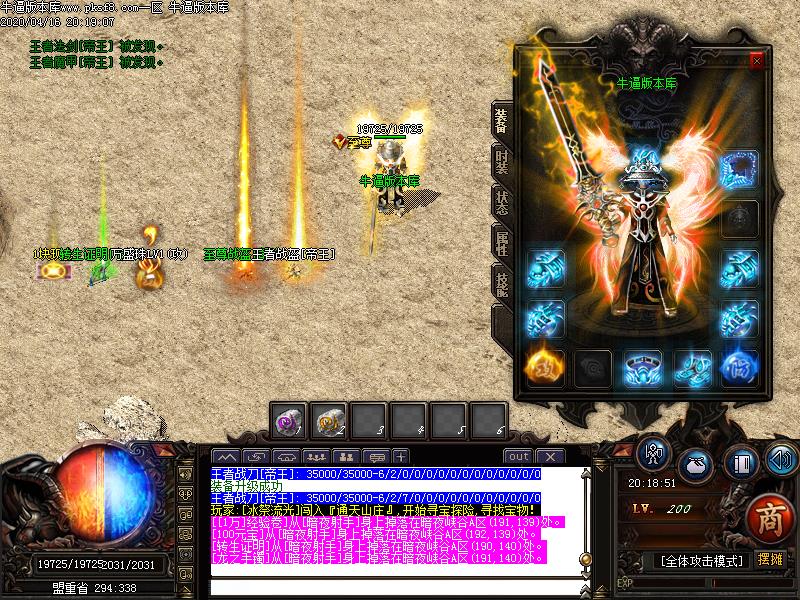Viewport: 800px width, 600px height.
Task: Select the blue 防 defense medal slot
Action: [740, 367]
